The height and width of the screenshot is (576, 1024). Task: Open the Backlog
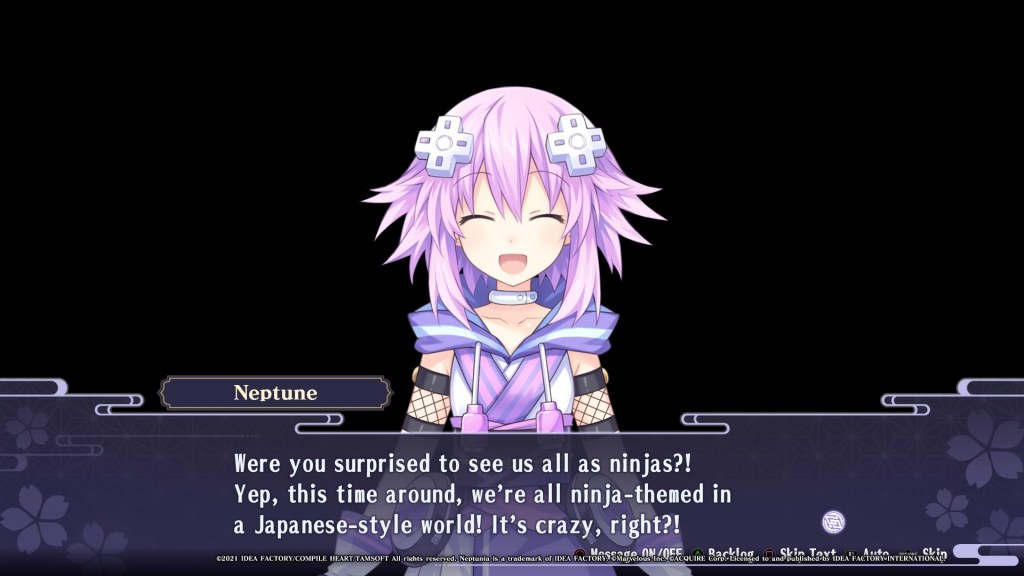tap(730, 553)
